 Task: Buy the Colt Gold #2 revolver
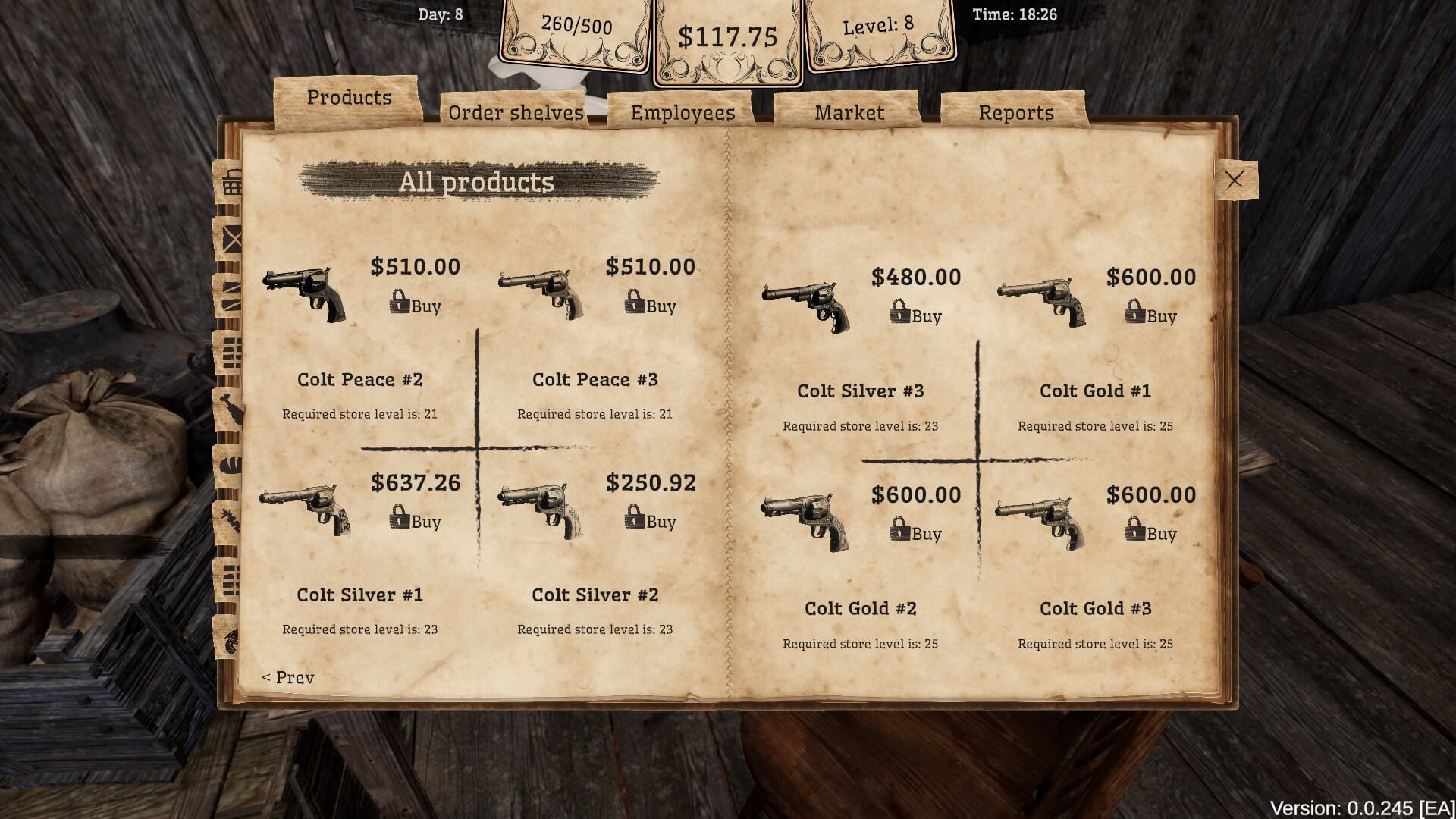(916, 532)
